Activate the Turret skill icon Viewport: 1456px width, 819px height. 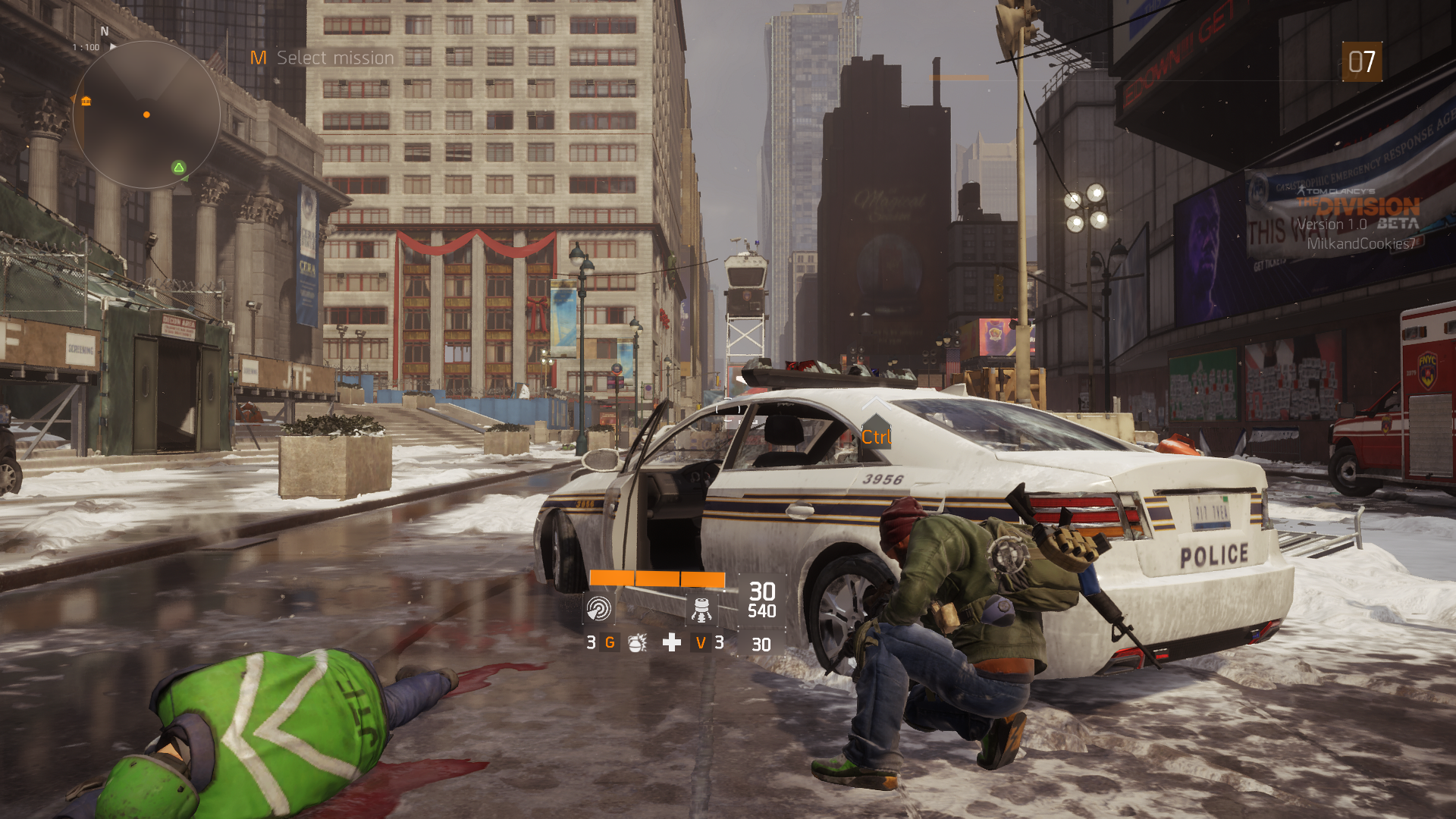tap(701, 608)
